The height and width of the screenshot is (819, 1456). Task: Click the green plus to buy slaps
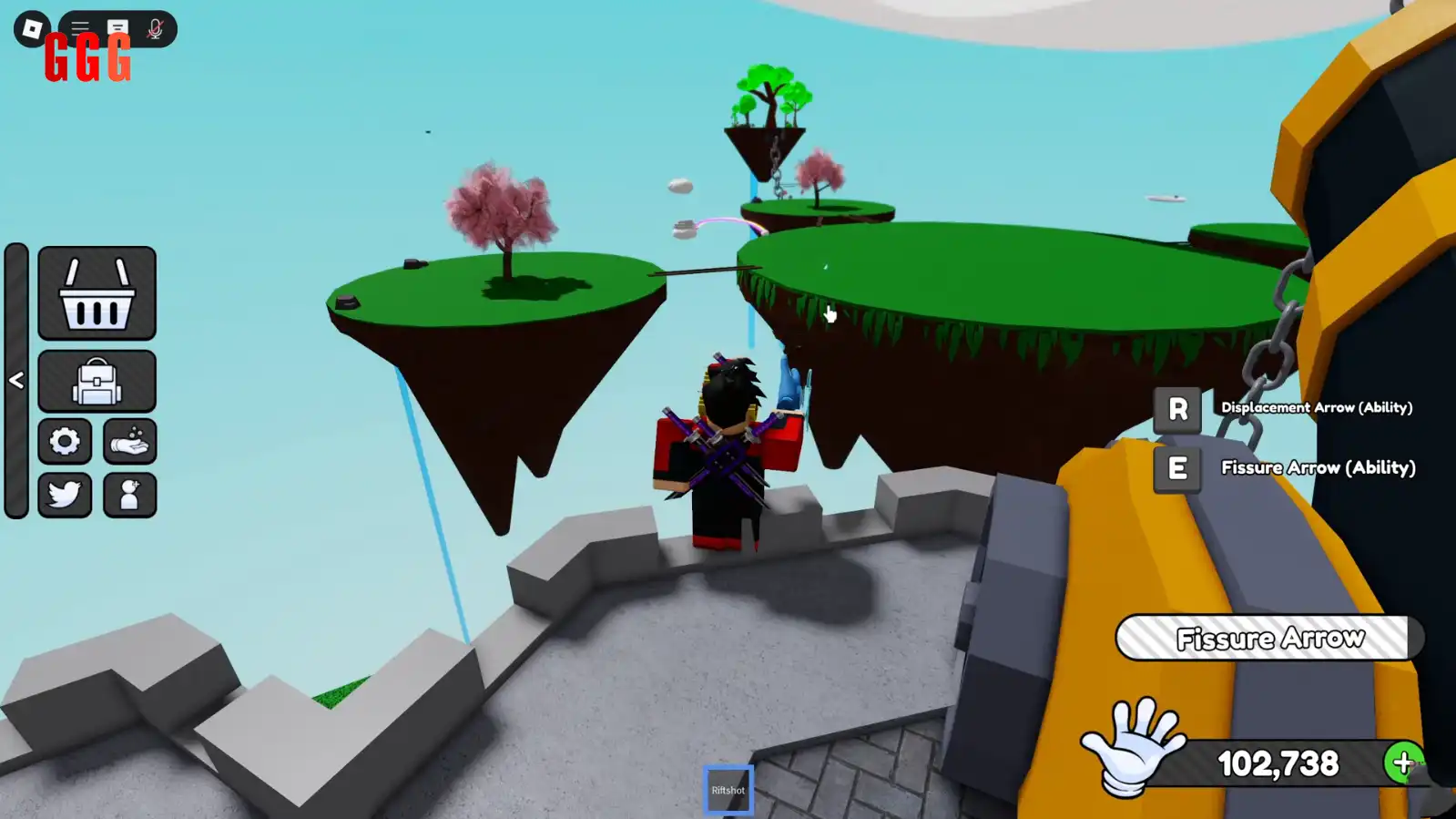tap(1402, 763)
